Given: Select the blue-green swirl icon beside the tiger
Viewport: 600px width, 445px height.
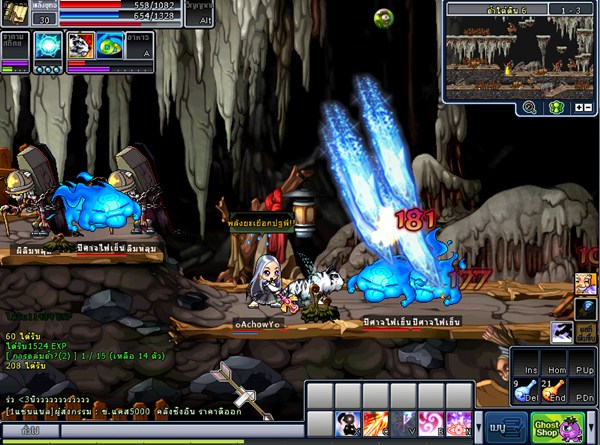Looking at the screenshot, I should [110, 46].
